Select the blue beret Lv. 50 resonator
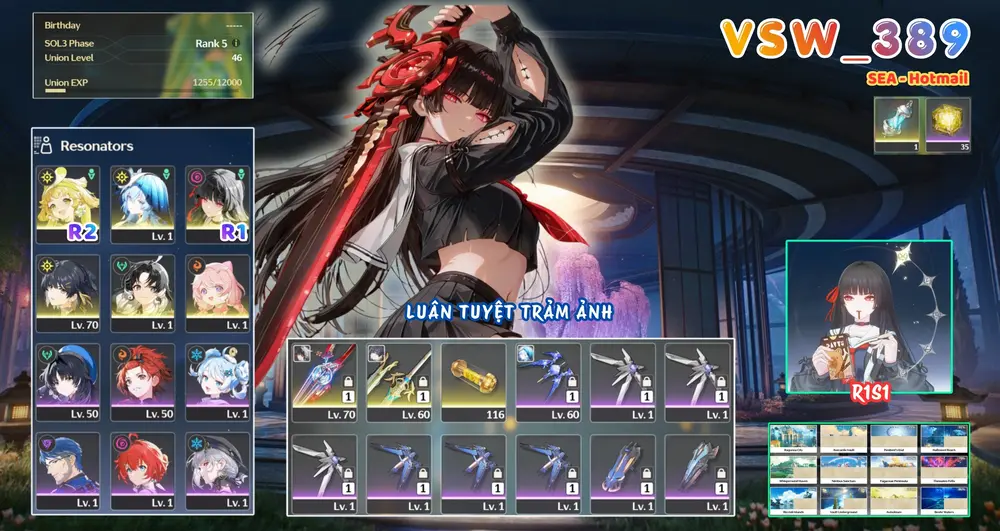Viewport: 1000px width, 531px height. pyautogui.click(x=67, y=382)
